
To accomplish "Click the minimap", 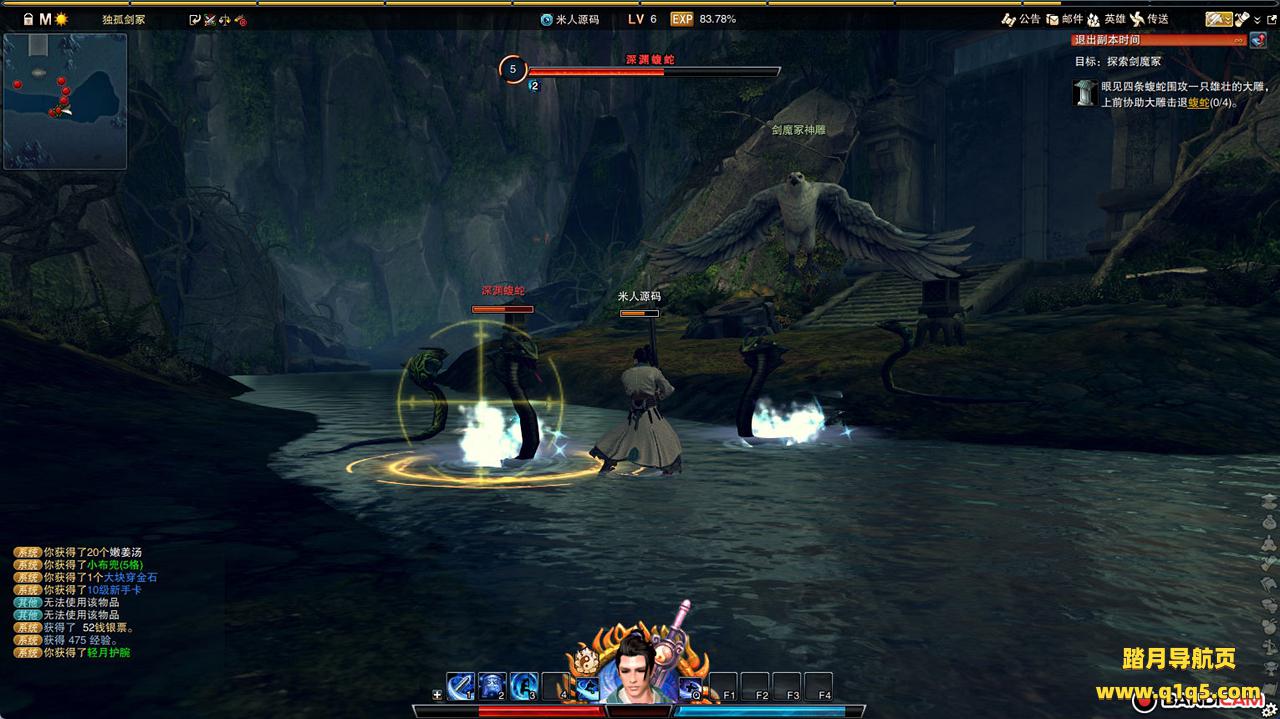I will tap(65, 101).
